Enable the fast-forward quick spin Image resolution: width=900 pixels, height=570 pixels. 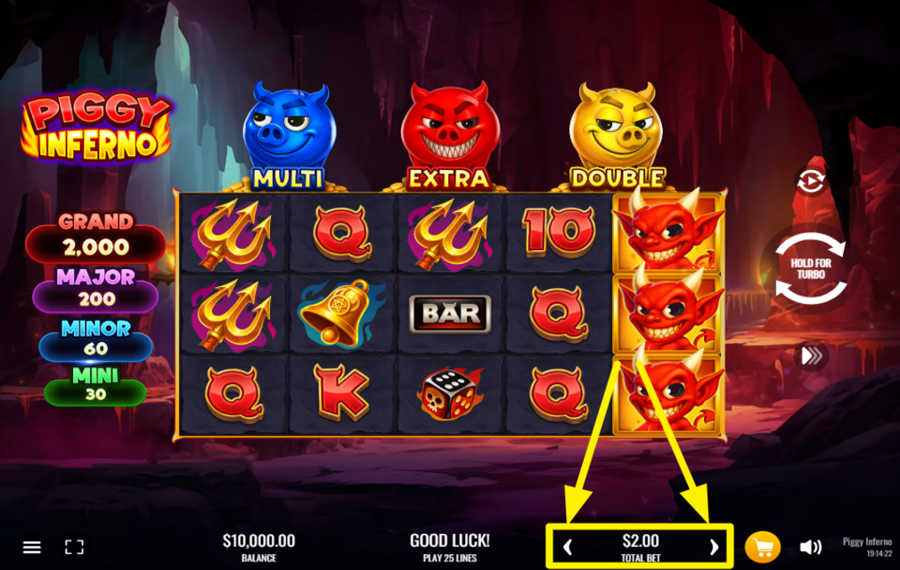pyautogui.click(x=810, y=355)
